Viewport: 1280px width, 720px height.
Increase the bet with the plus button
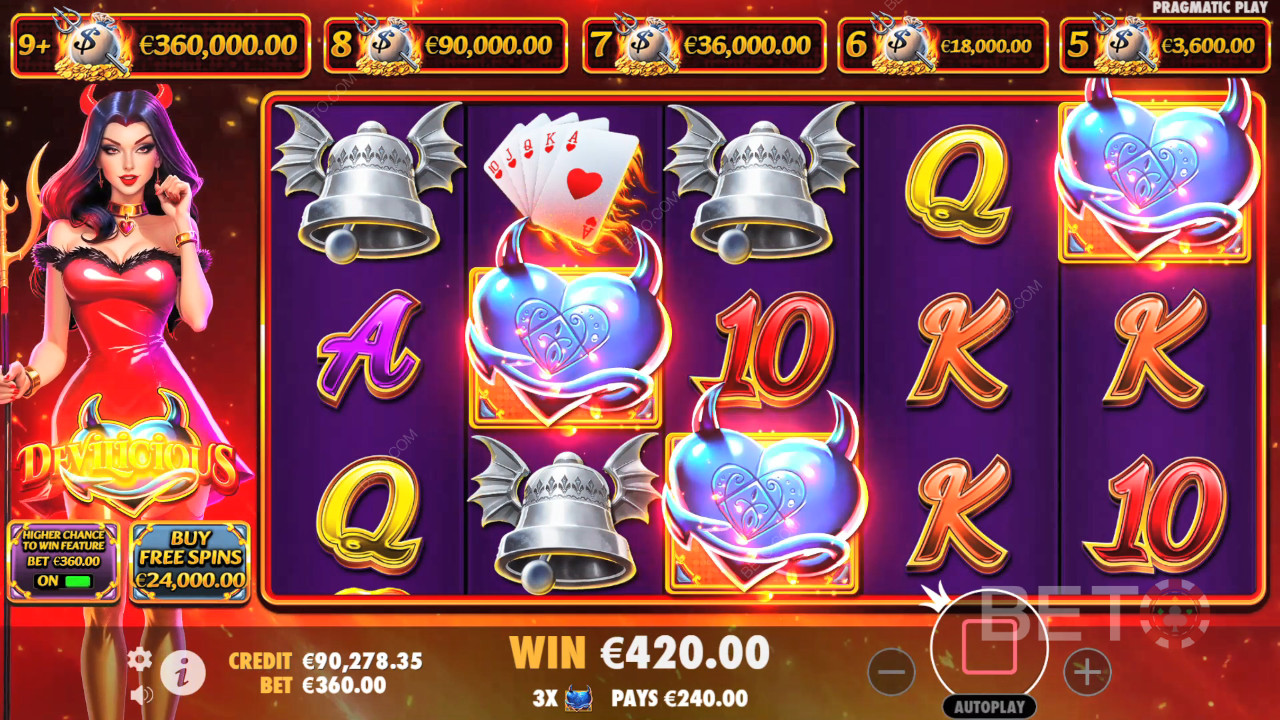pos(1087,670)
